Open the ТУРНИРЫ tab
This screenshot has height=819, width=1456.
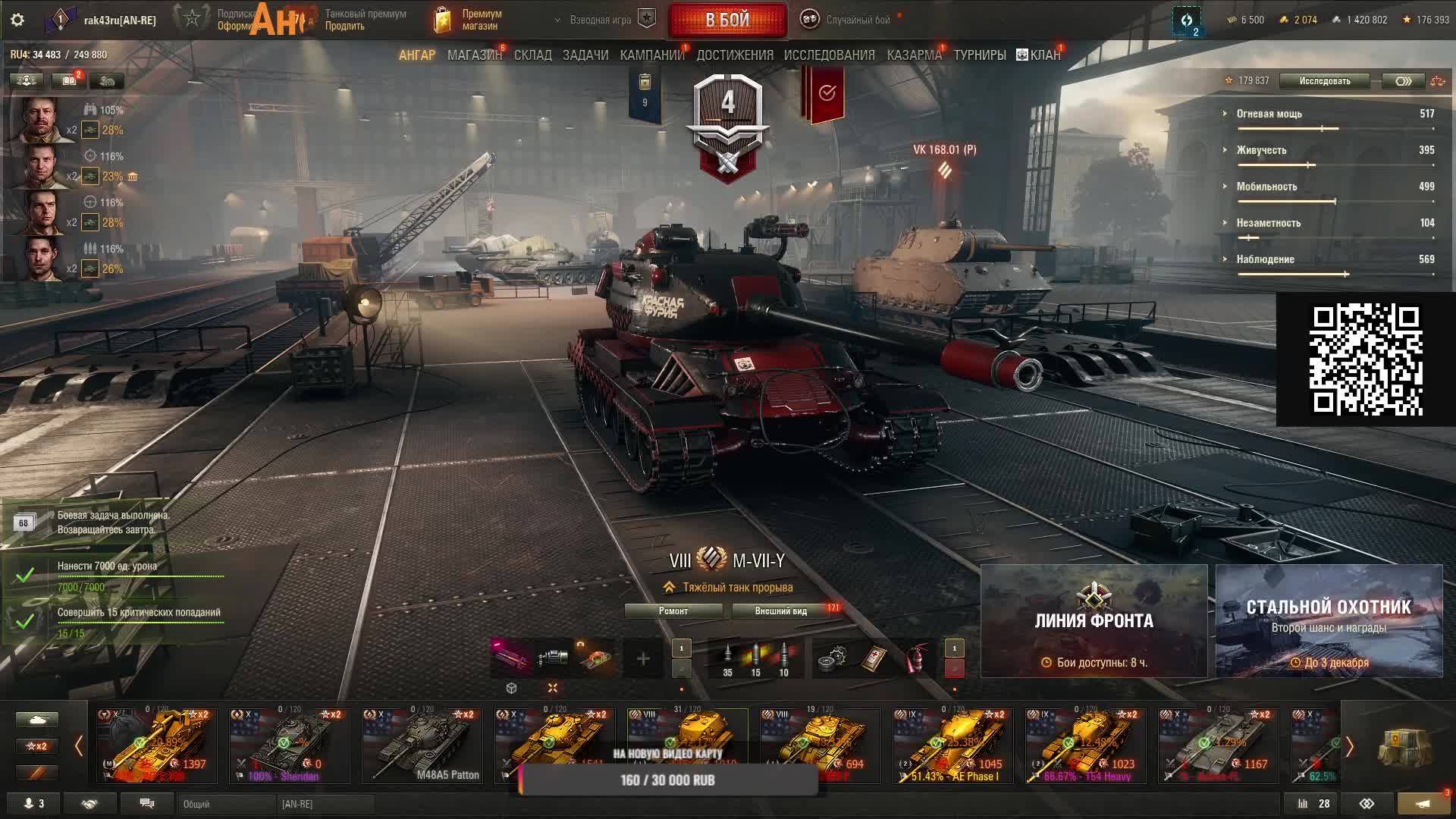pyautogui.click(x=980, y=55)
